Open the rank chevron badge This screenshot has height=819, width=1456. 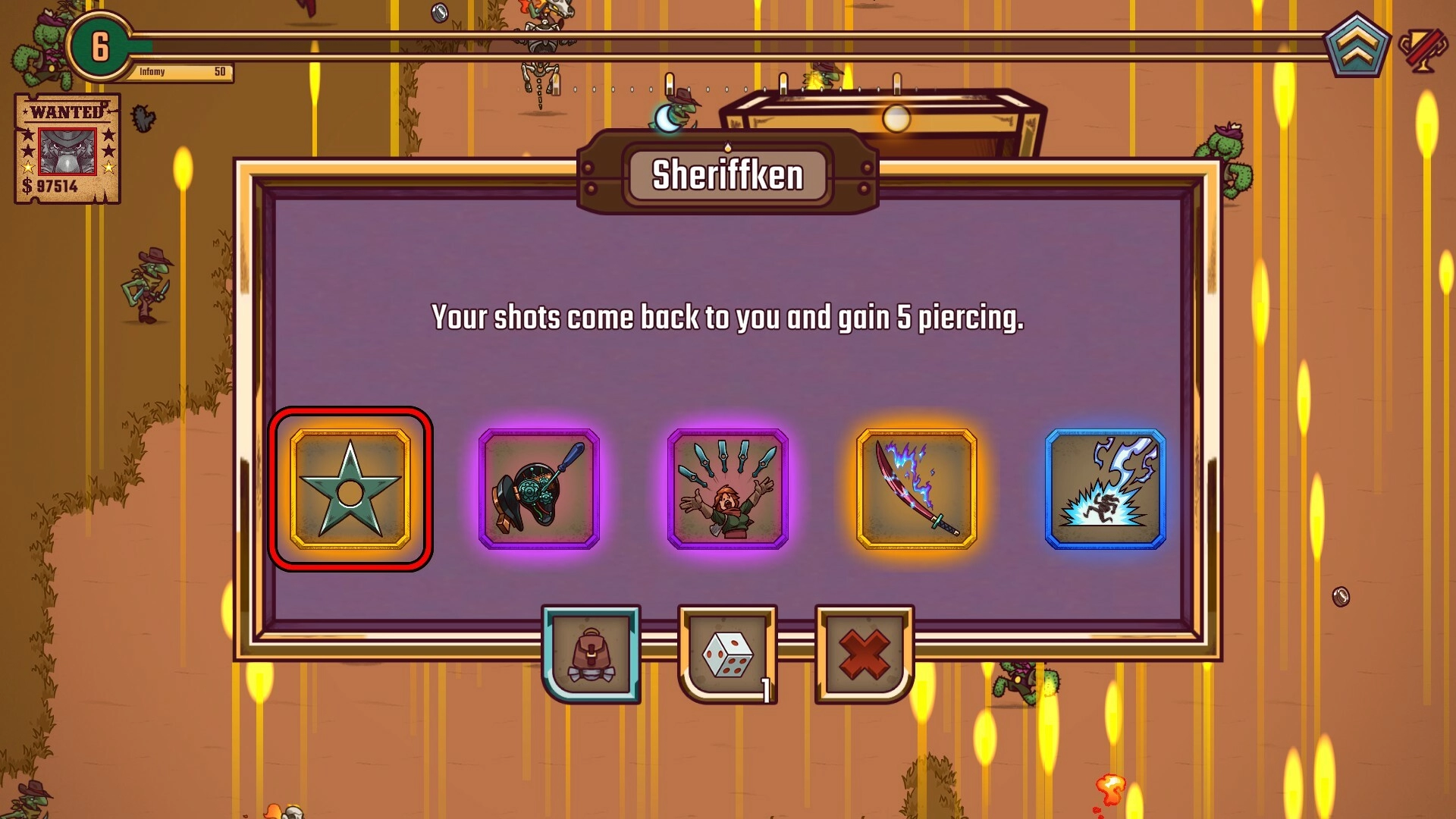(1357, 47)
